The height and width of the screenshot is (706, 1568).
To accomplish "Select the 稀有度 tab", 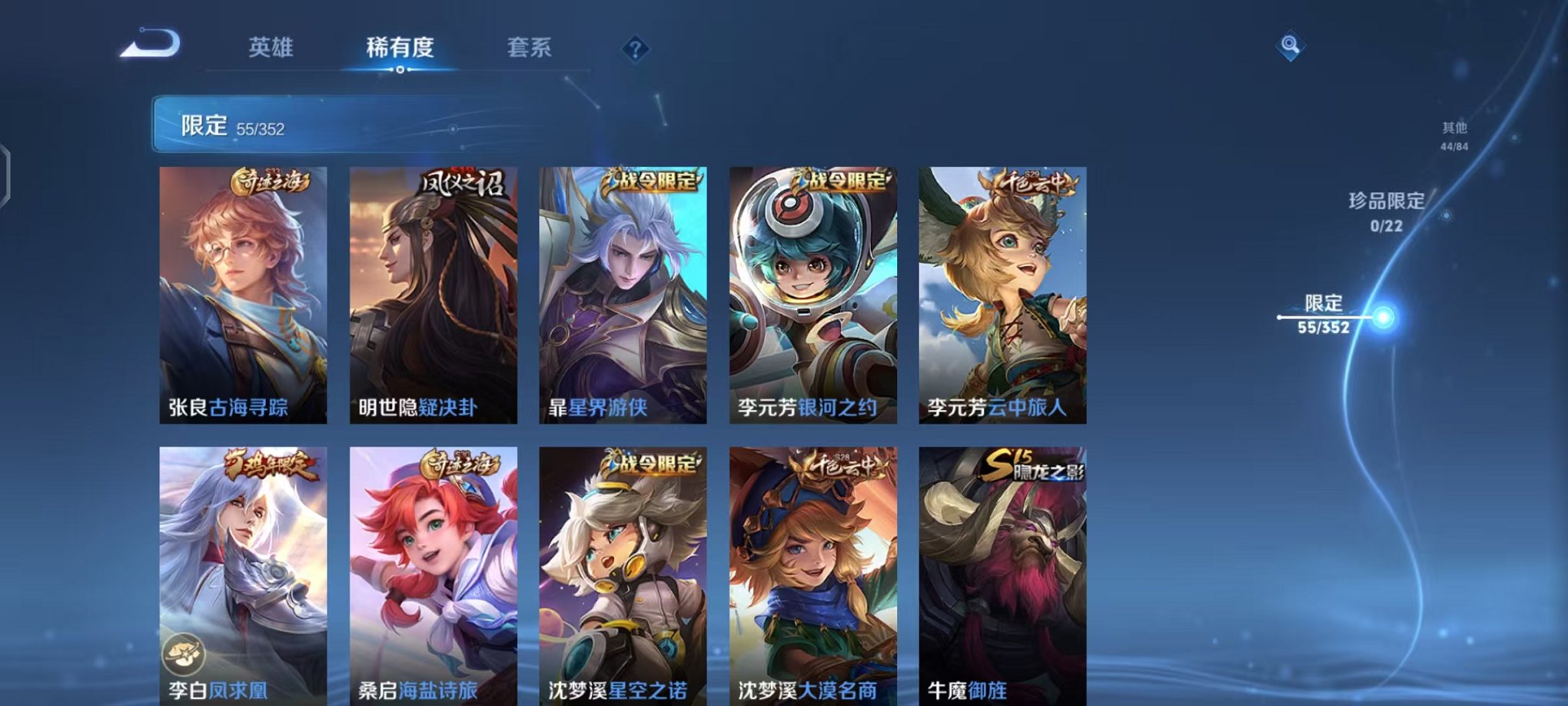I will [x=400, y=48].
